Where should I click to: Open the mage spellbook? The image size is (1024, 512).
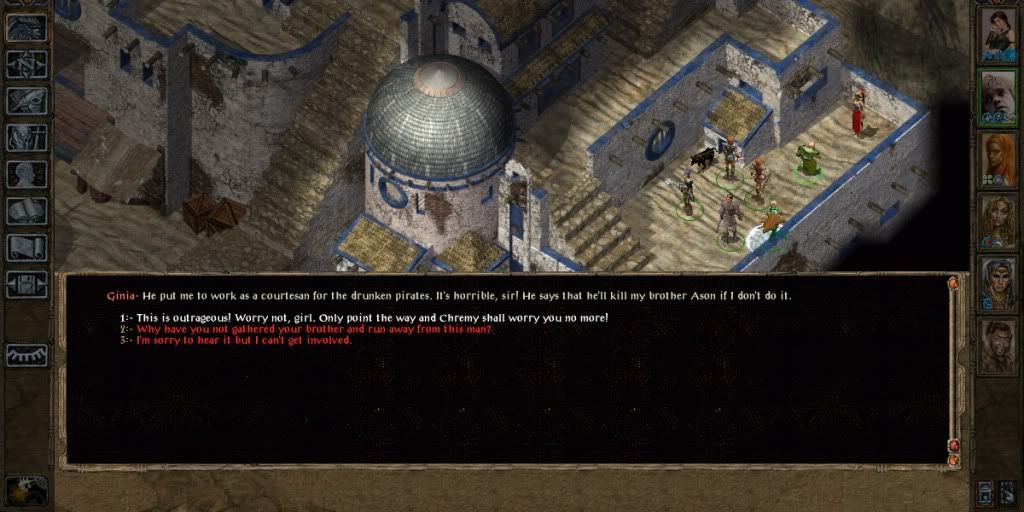(27, 211)
